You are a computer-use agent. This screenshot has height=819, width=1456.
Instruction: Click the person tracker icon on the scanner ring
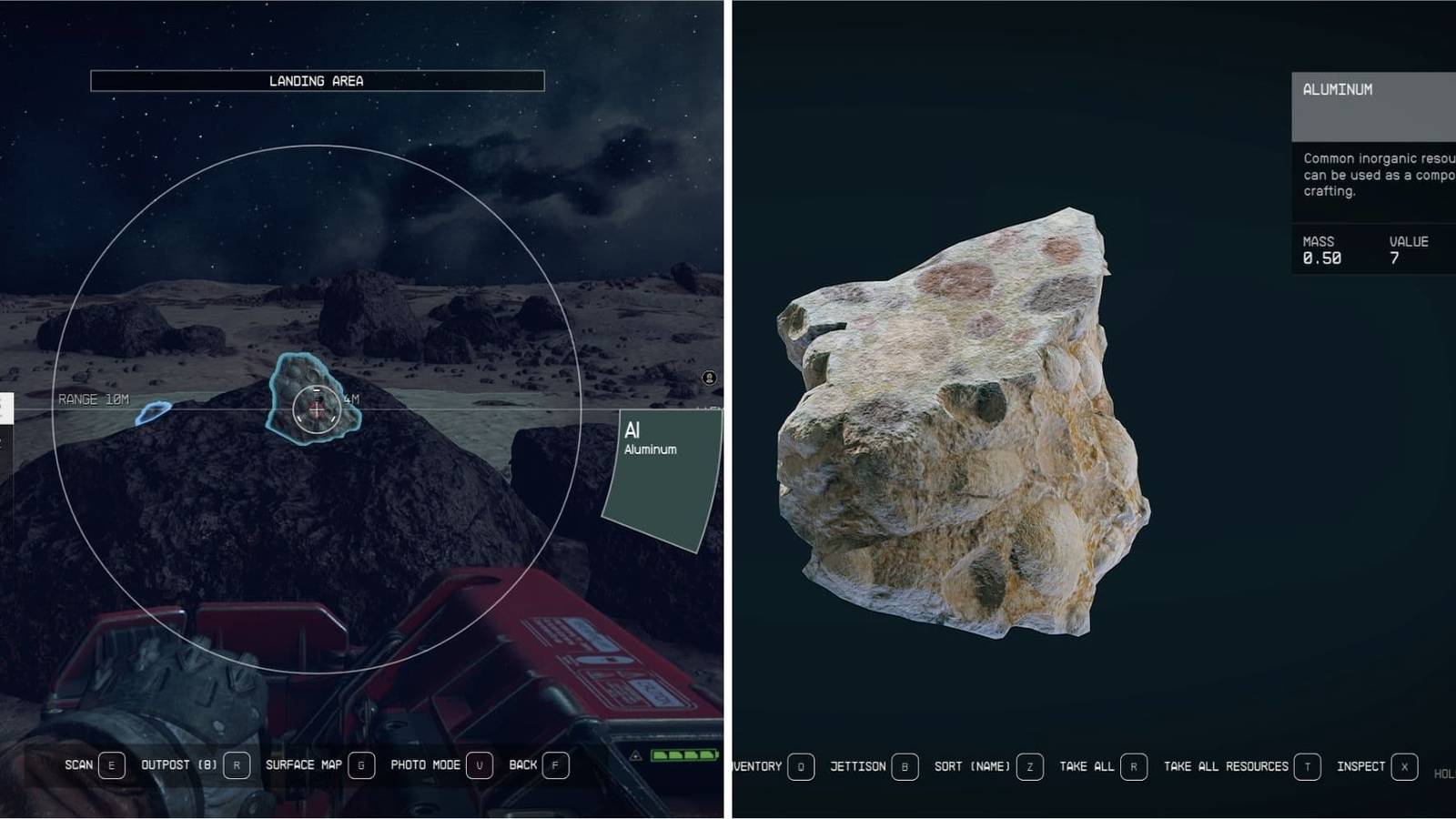[709, 378]
